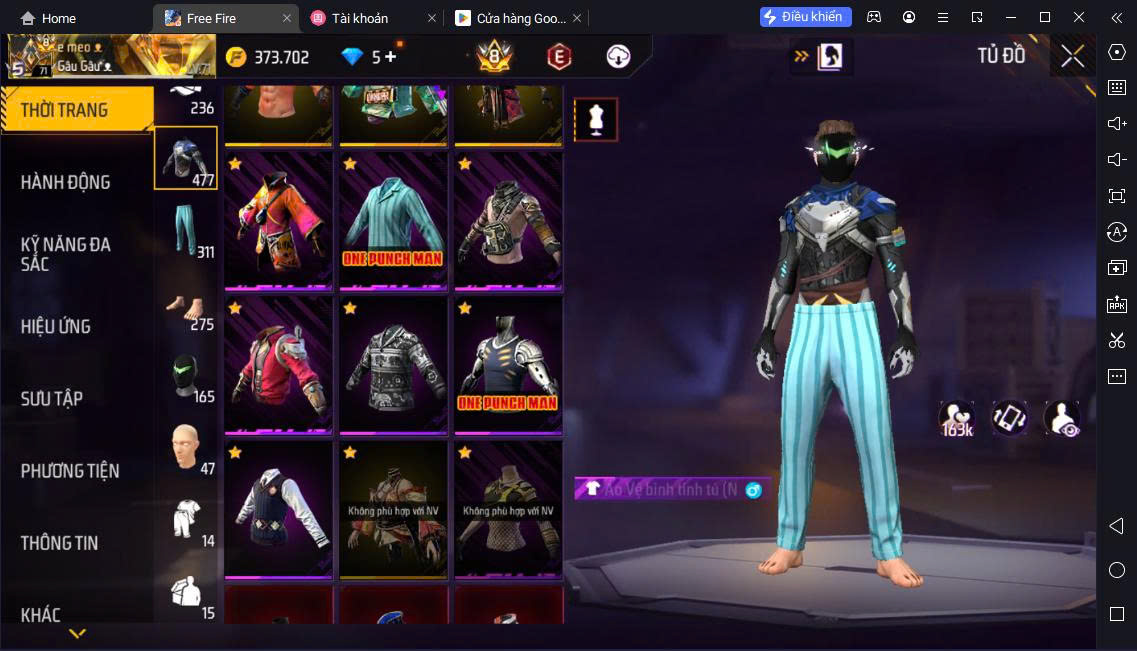Open the Thông Tin section

point(60,543)
